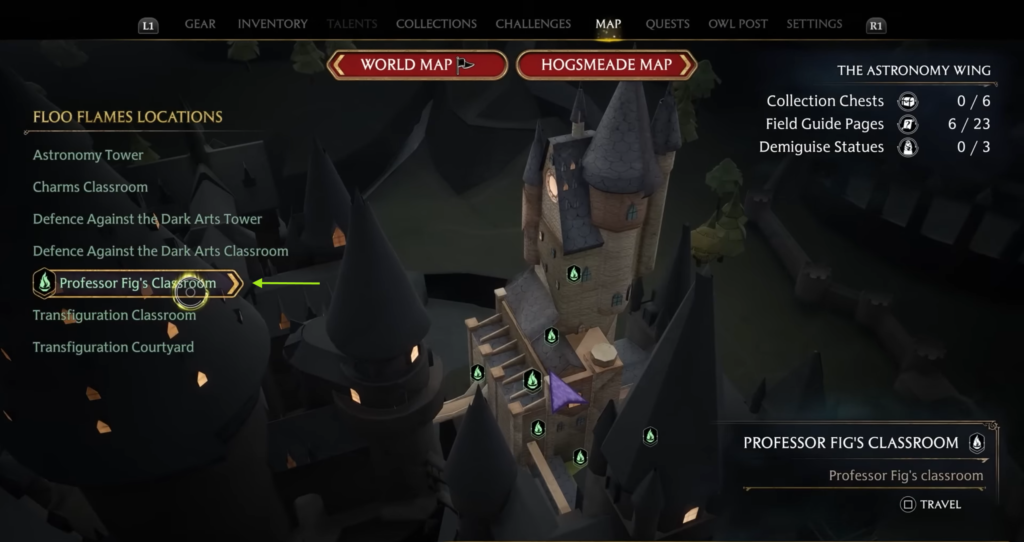The image size is (1024, 542).
Task: Open the Gear tab
Action: coord(200,24)
